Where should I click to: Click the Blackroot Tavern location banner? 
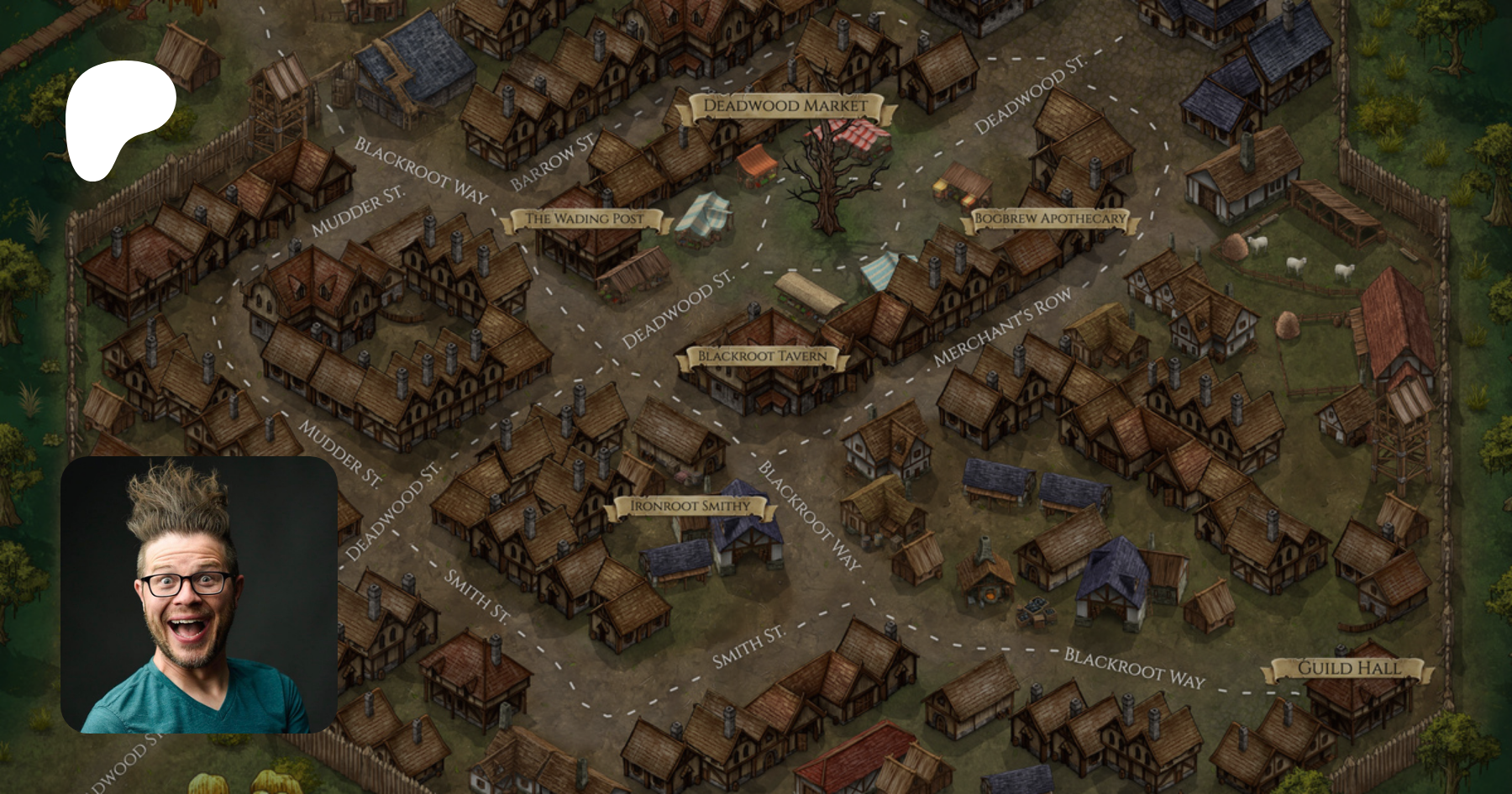pos(762,357)
